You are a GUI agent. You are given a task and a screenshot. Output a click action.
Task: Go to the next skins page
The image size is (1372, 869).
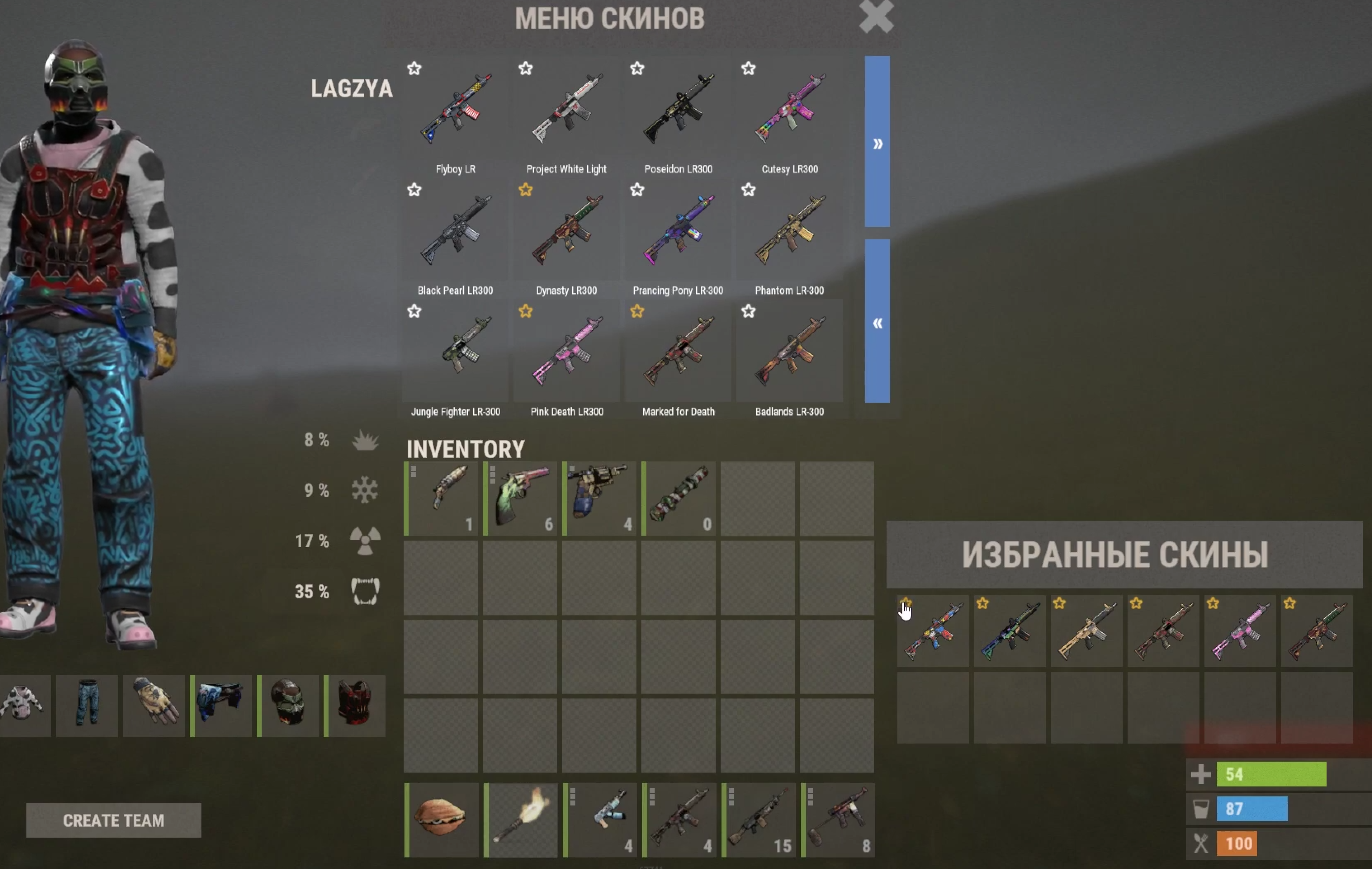coord(877,142)
